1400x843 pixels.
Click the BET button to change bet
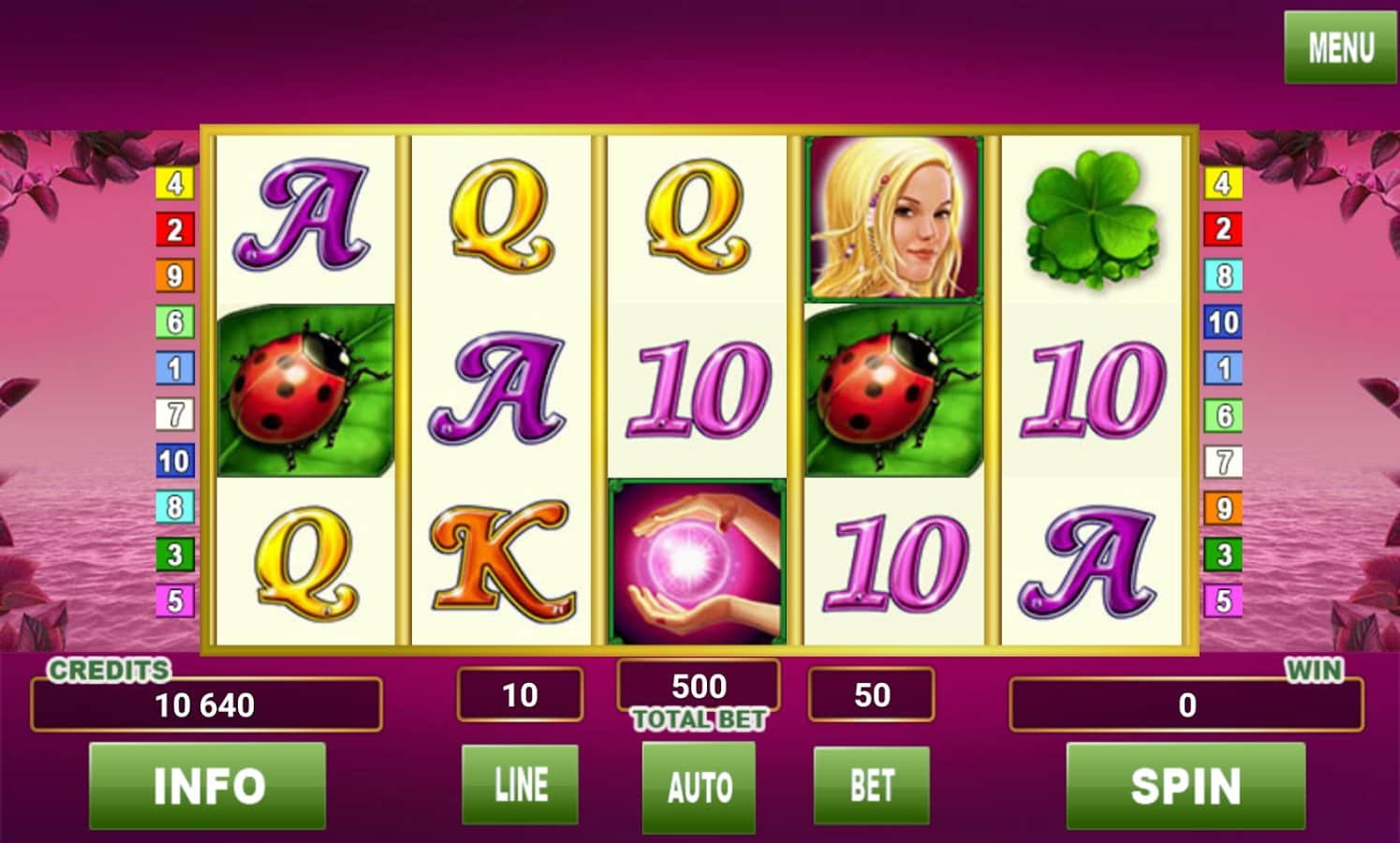click(x=871, y=787)
